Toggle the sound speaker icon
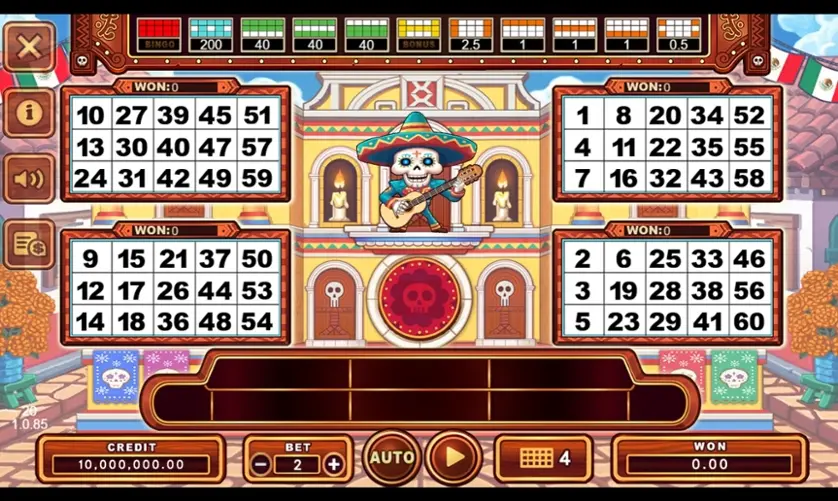The height and width of the screenshot is (501, 838). point(29,178)
